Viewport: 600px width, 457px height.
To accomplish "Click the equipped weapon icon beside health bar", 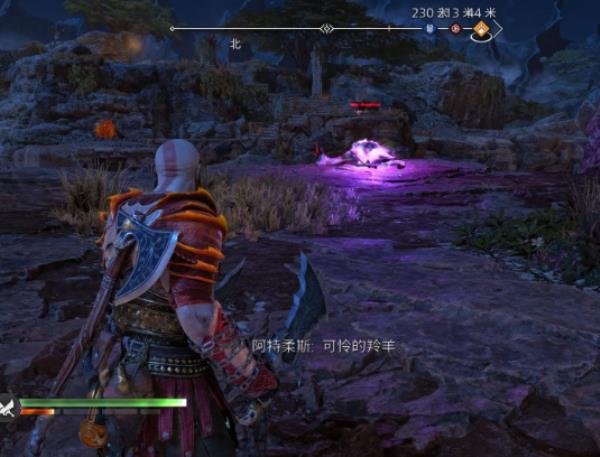I will coord(9,406).
